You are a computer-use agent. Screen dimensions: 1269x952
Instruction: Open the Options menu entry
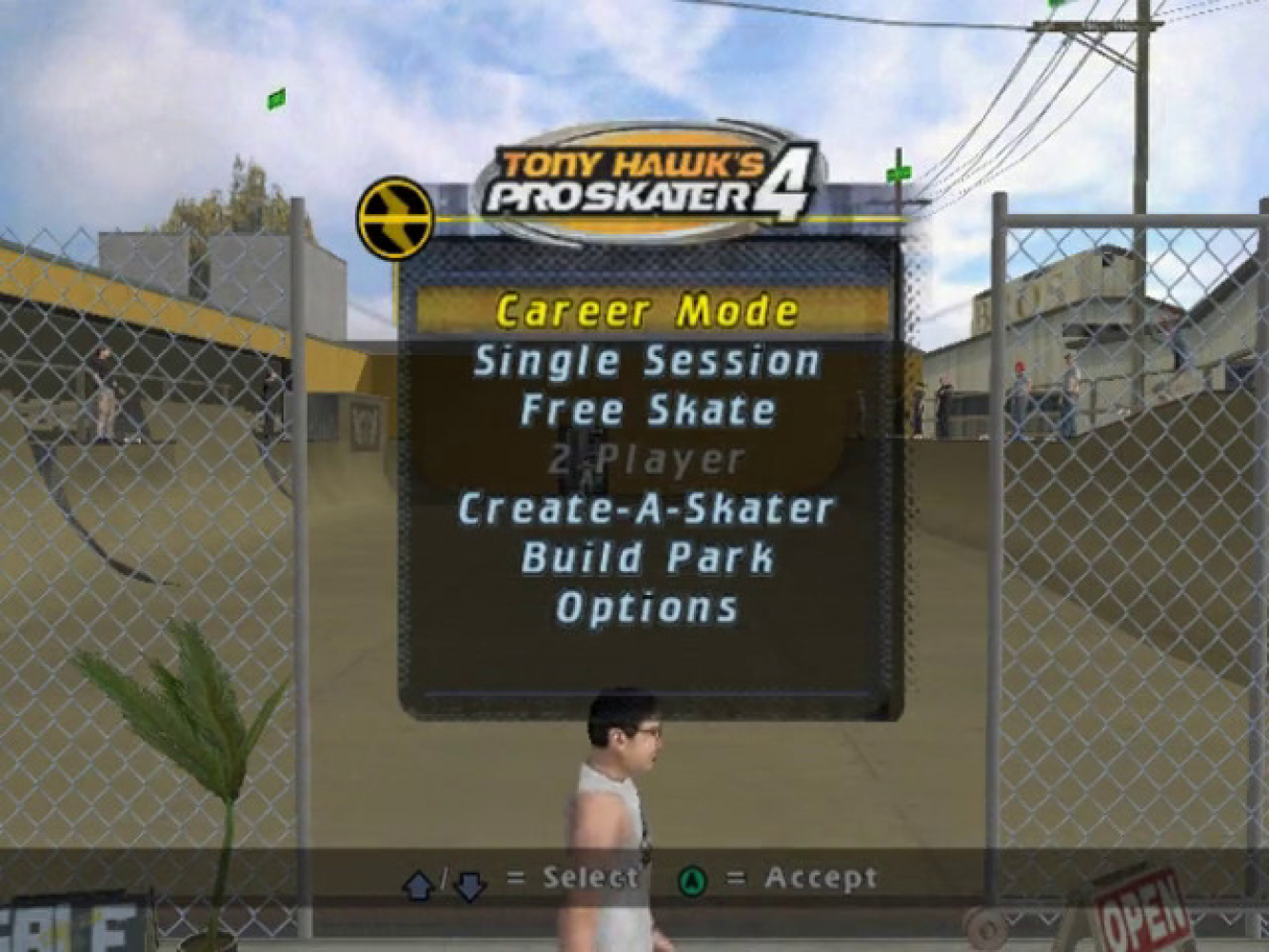click(x=645, y=605)
